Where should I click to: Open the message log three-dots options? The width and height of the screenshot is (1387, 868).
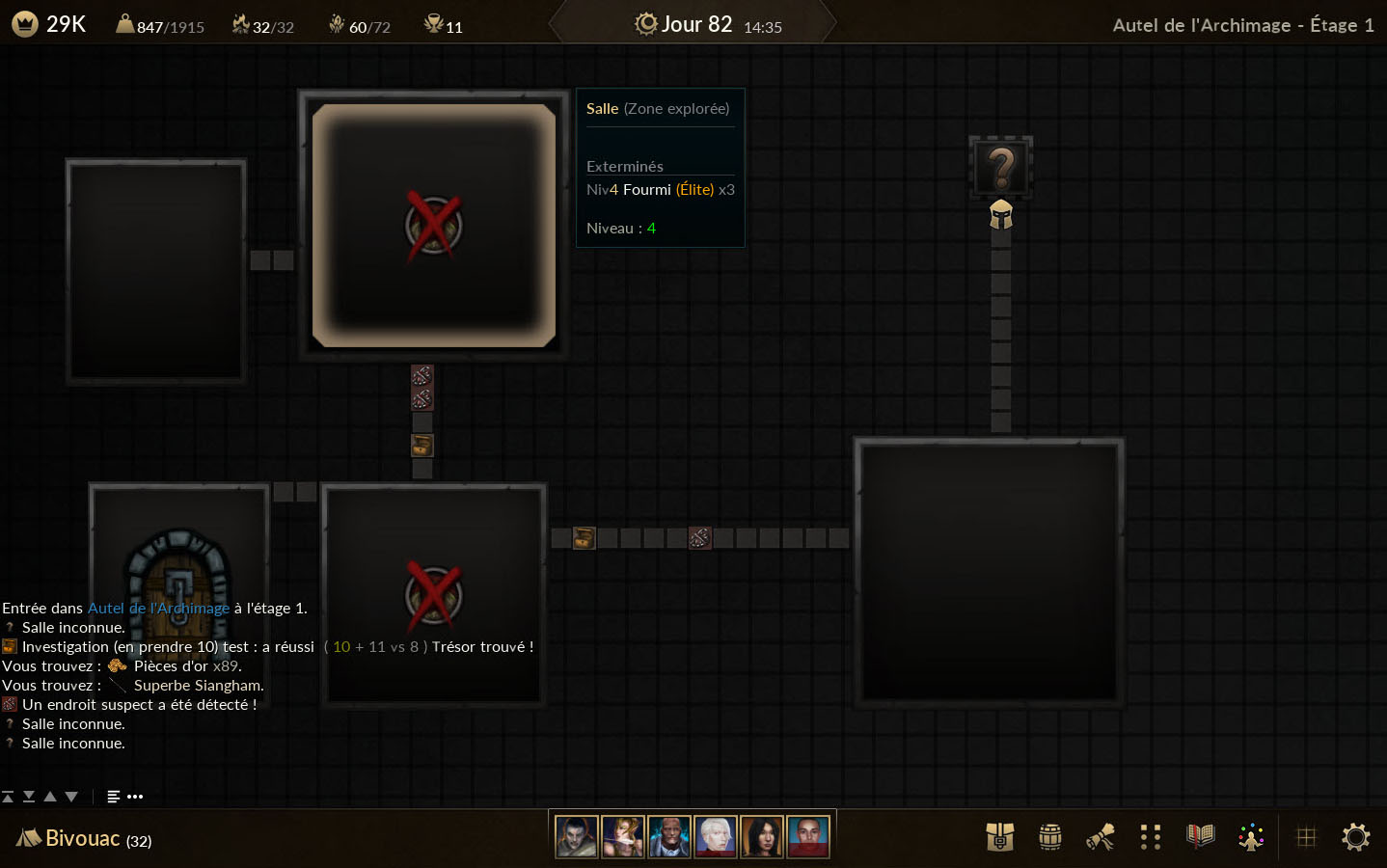135,797
